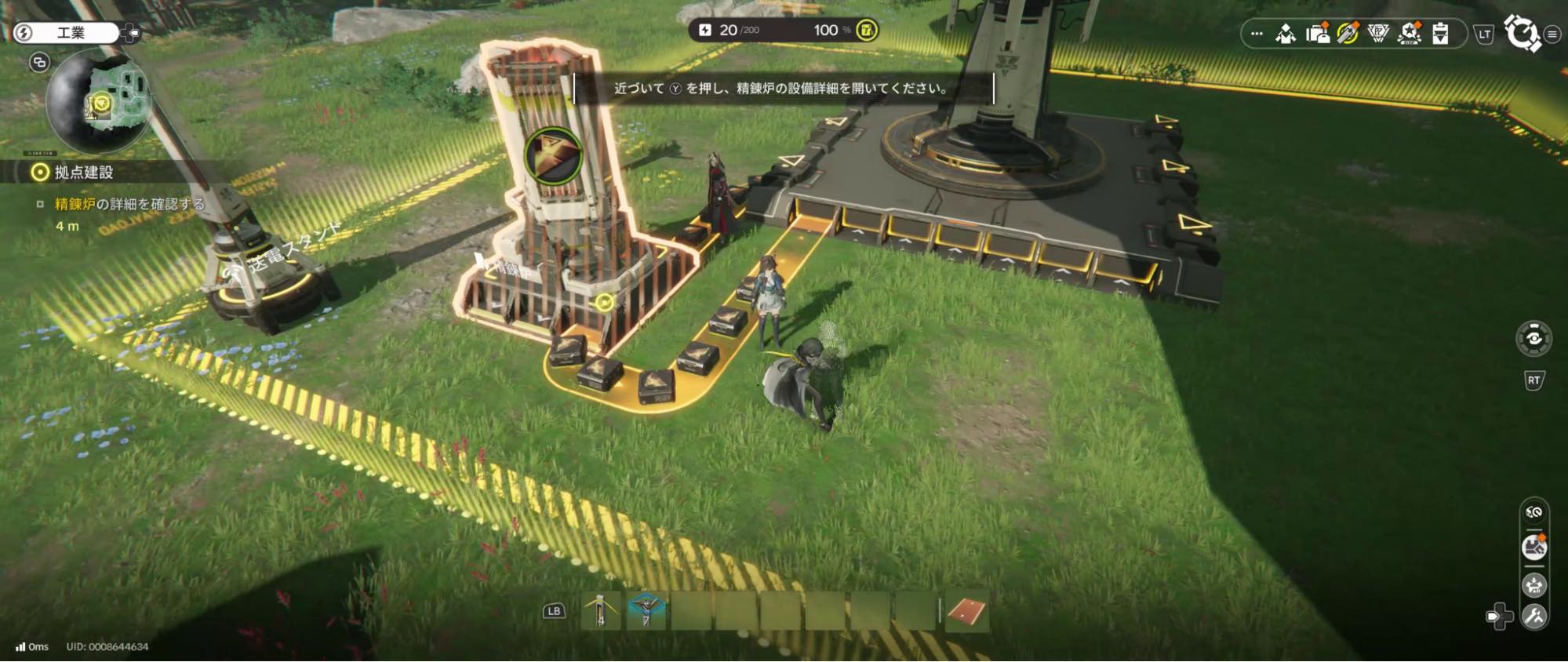Screen dimensions: 1568x662
Task: Click the wrench repair icon at bottom right
Action: [1536, 617]
